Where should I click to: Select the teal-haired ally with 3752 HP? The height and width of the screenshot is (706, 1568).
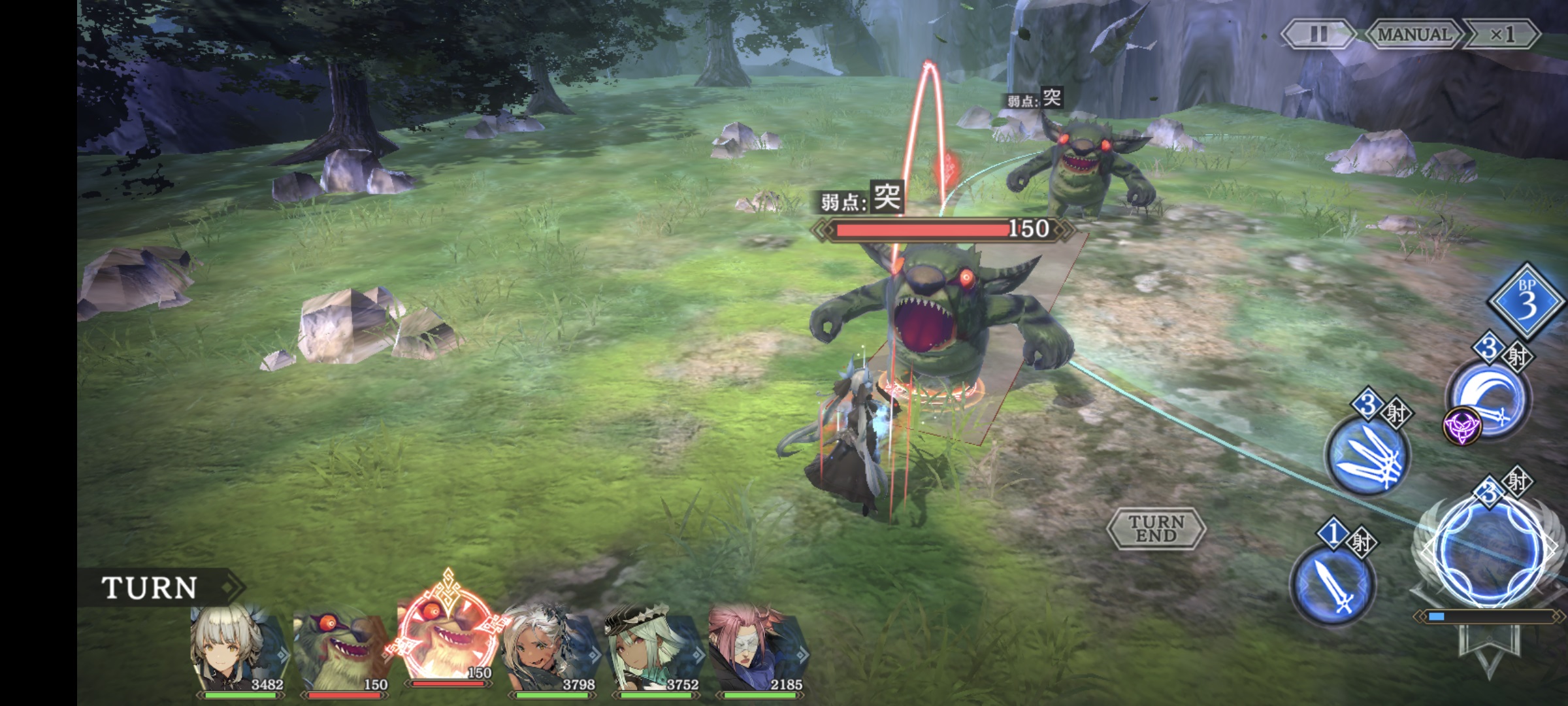(x=653, y=650)
